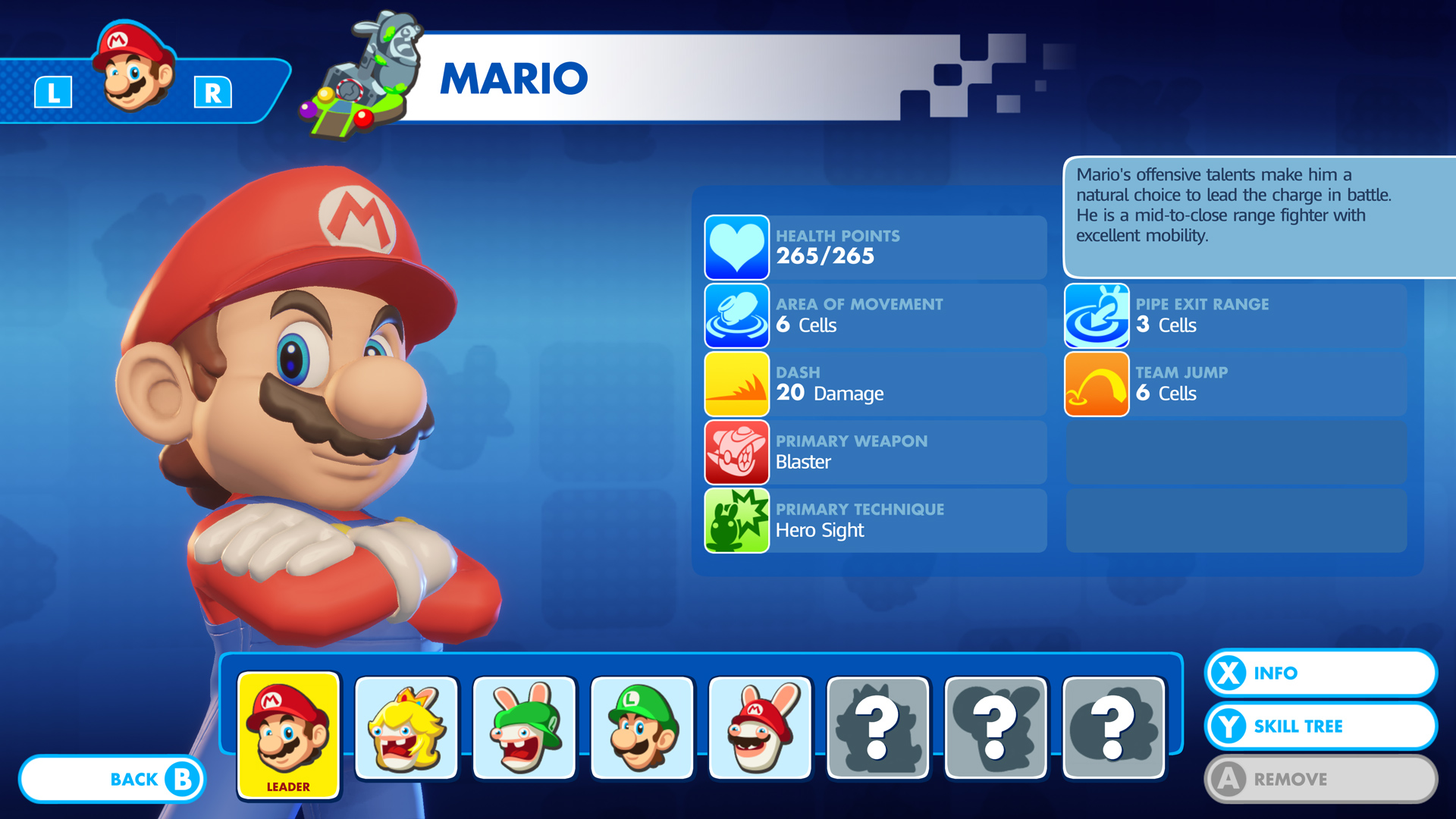Click the Pipe Exit Range icon
This screenshot has width=1456, height=819.
point(1097,315)
